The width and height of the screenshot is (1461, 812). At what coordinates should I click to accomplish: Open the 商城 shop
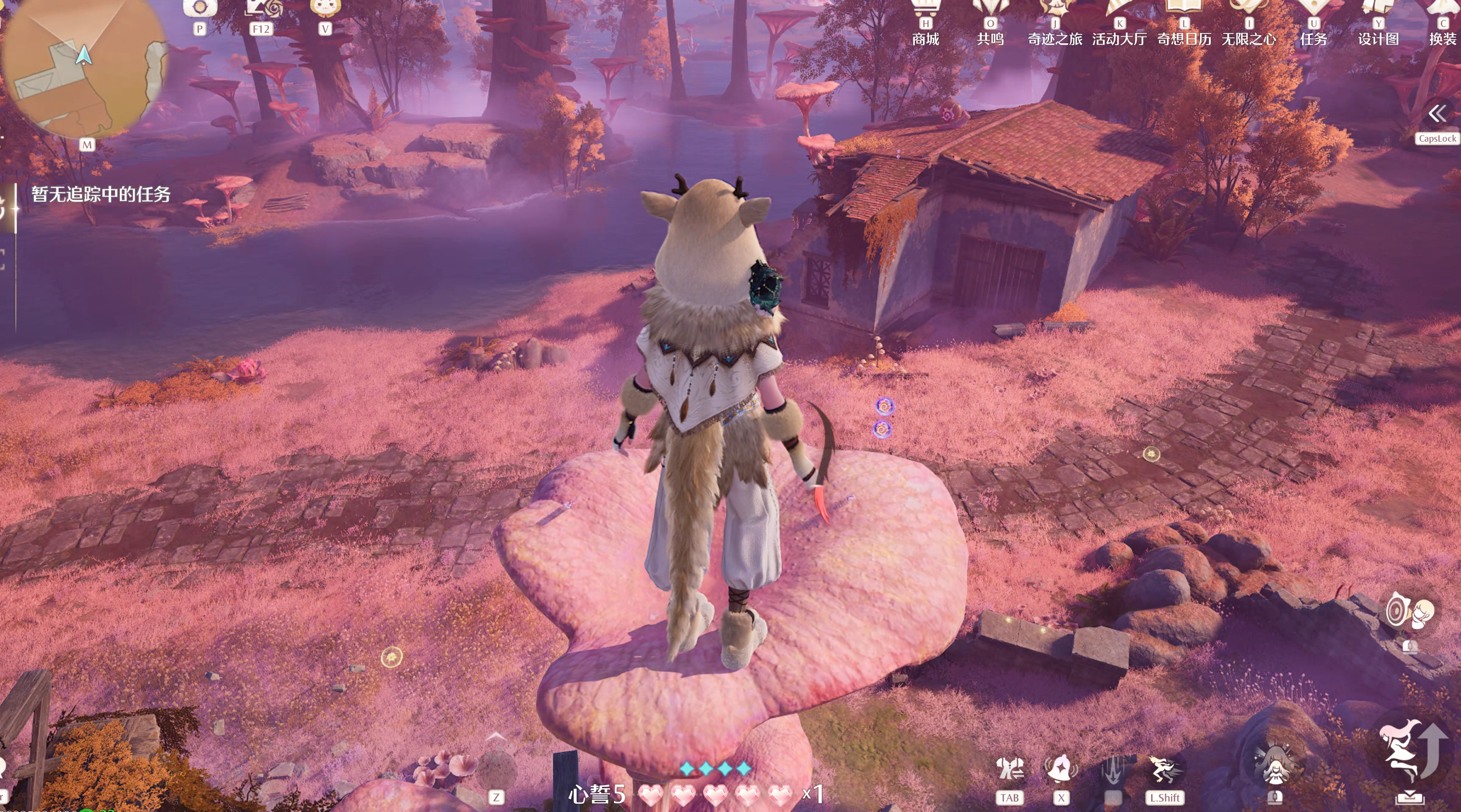(x=925, y=23)
